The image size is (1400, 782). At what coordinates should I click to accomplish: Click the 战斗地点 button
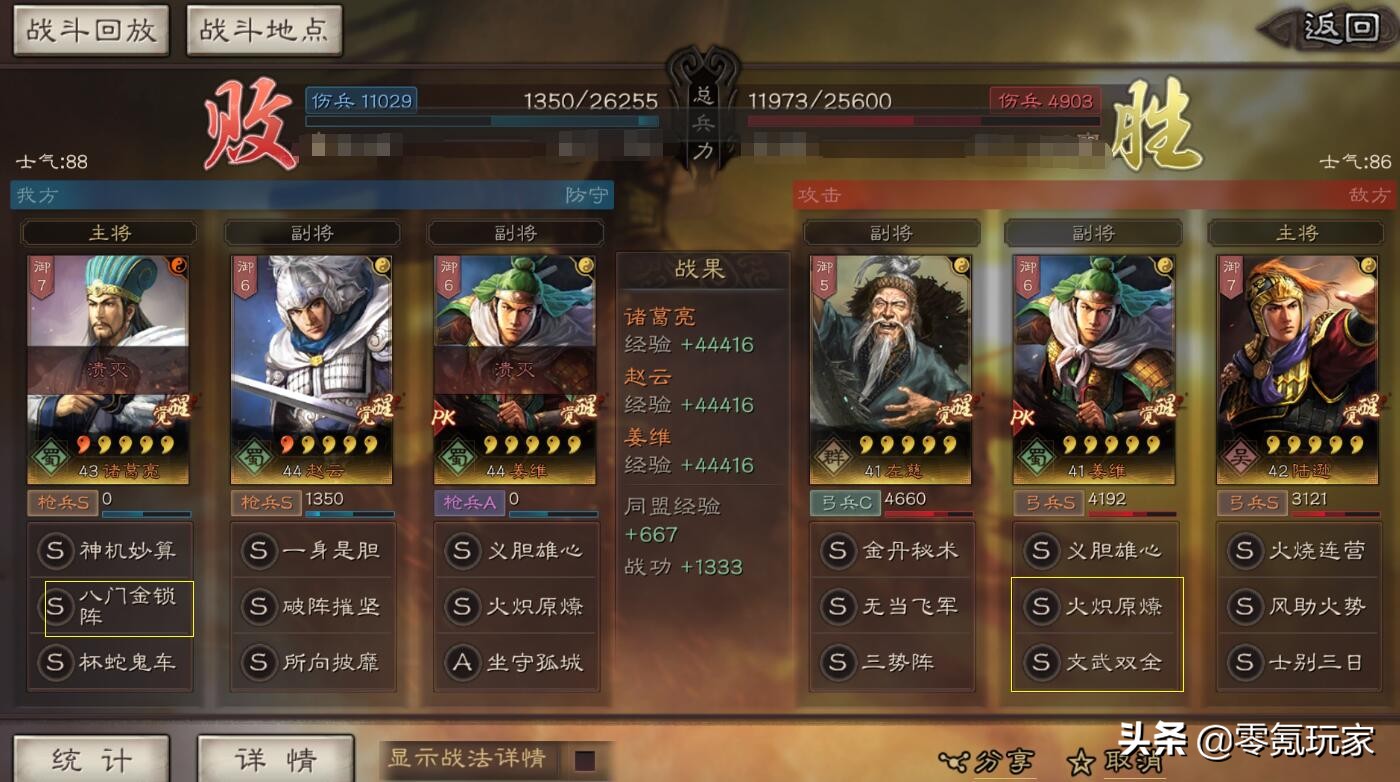pos(263,30)
